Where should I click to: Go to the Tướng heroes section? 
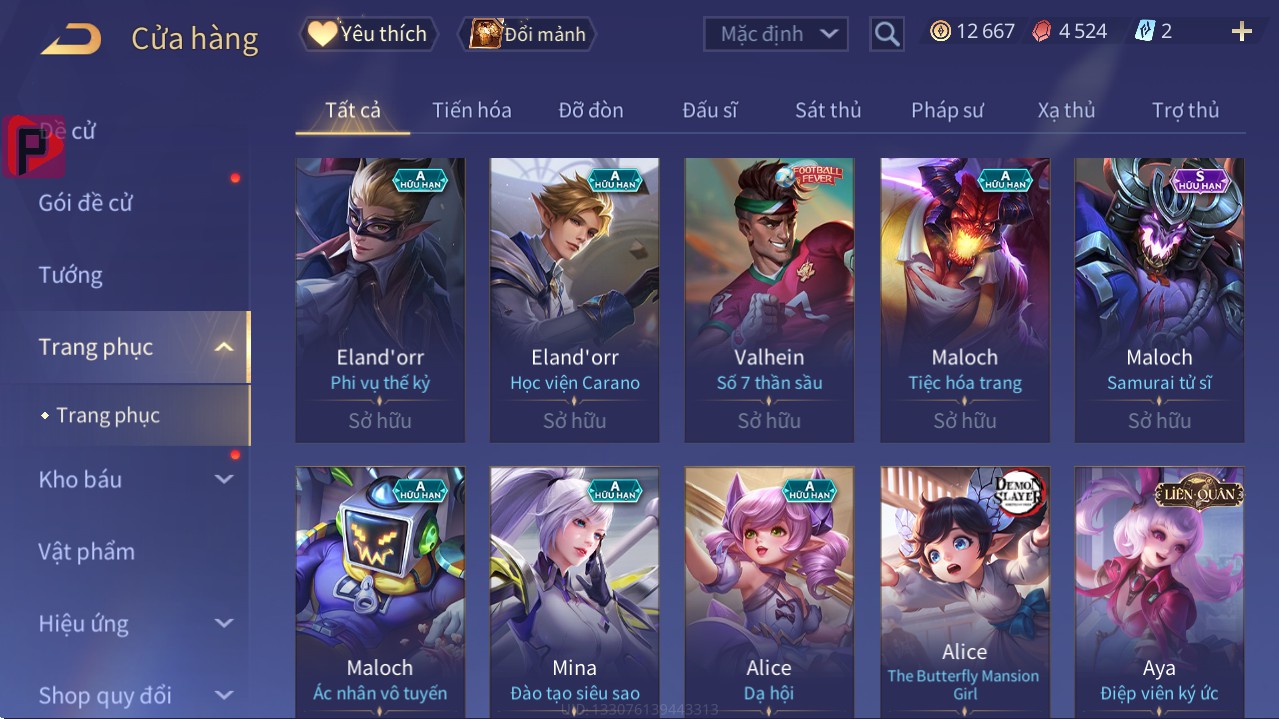(71, 275)
